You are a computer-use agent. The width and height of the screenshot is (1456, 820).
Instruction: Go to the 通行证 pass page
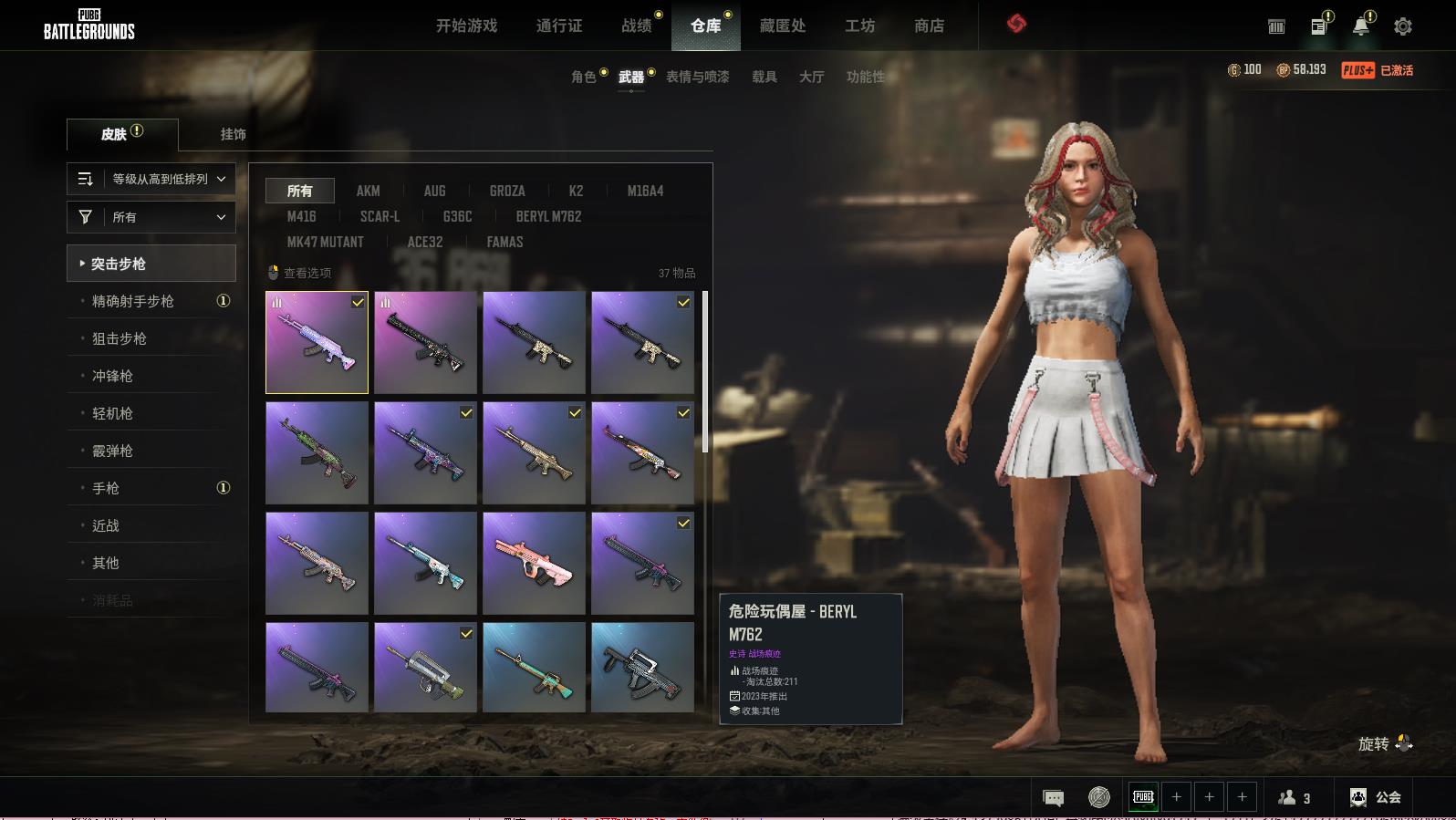[558, 26]
